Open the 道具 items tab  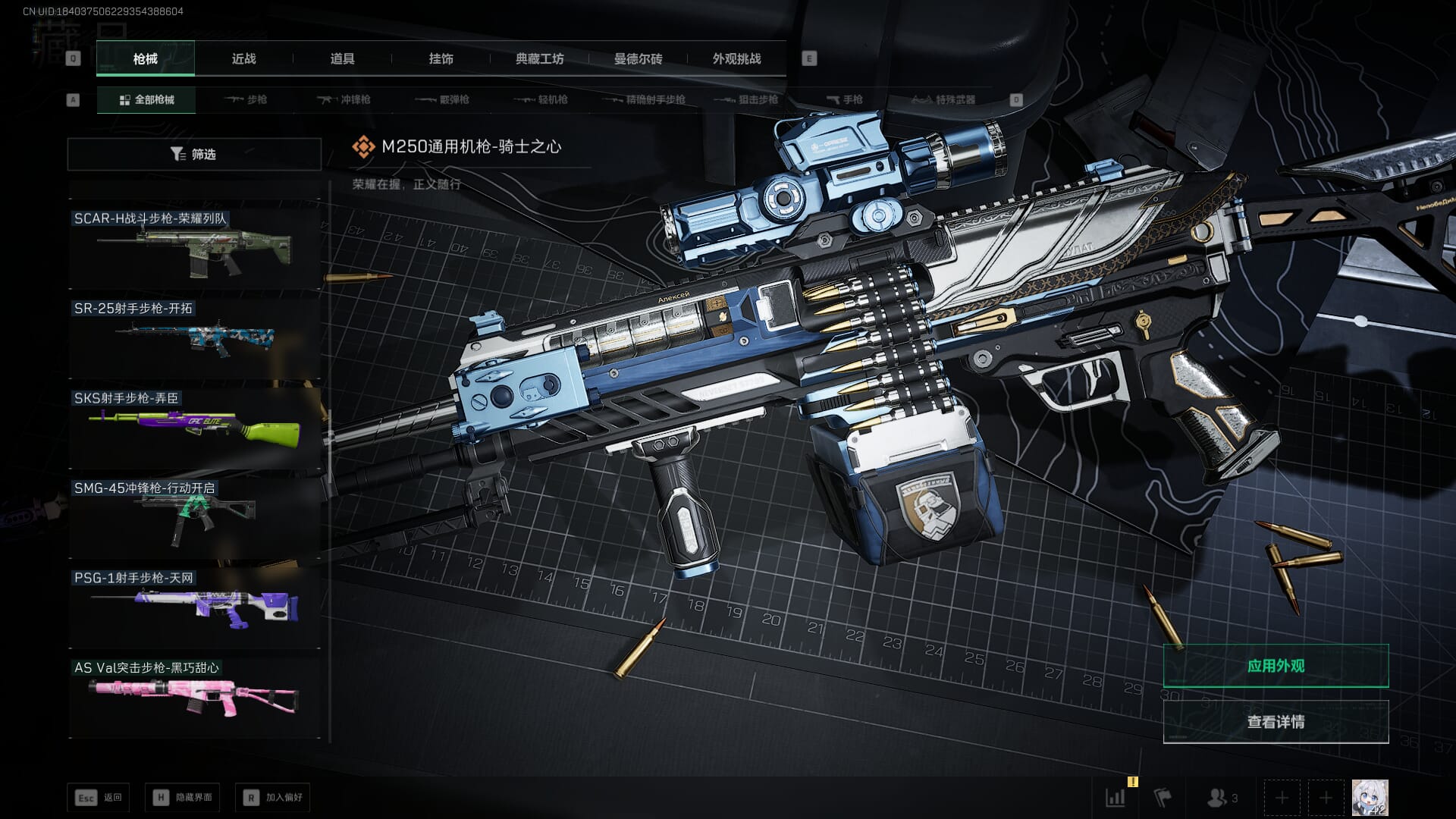[342, 59]
